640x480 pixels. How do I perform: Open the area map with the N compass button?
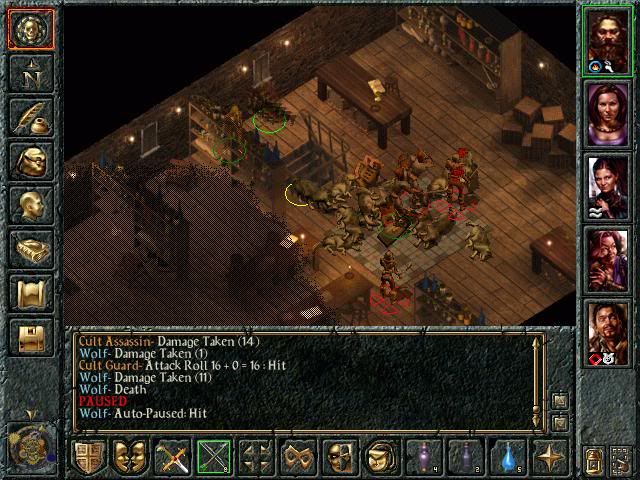29,74
